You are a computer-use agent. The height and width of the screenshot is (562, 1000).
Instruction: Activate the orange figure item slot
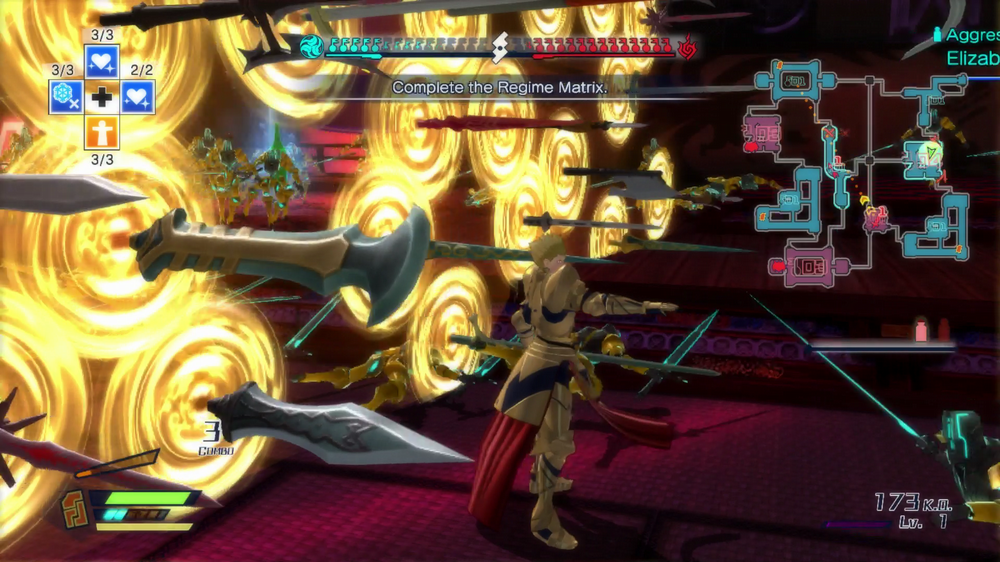tap(102, 133)
